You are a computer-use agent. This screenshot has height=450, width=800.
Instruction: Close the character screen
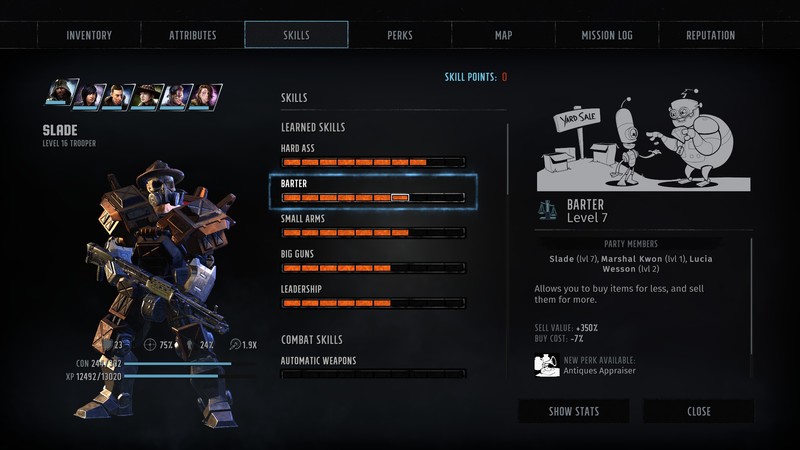pyautogui.click(x=699, y=411)
